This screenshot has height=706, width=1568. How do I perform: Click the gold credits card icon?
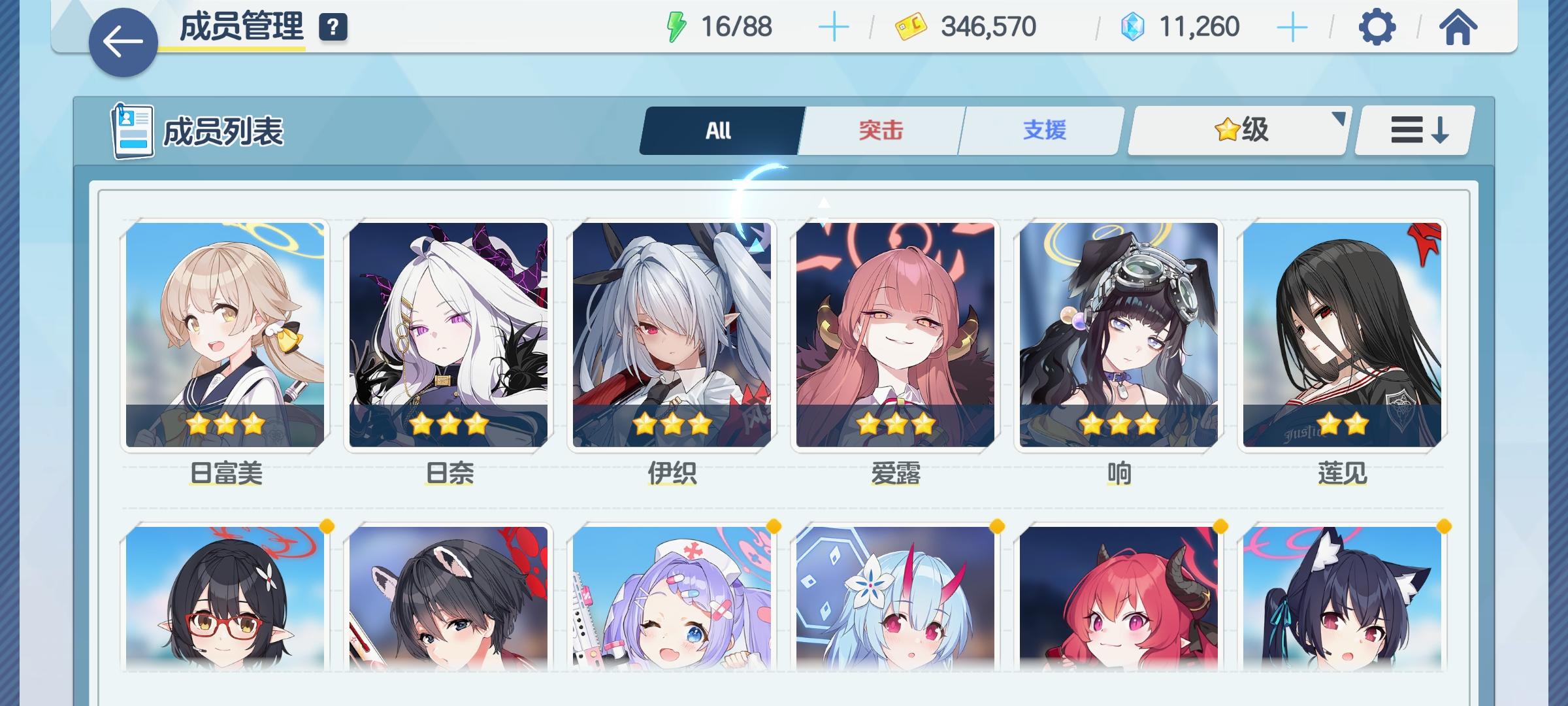point(911,26)
